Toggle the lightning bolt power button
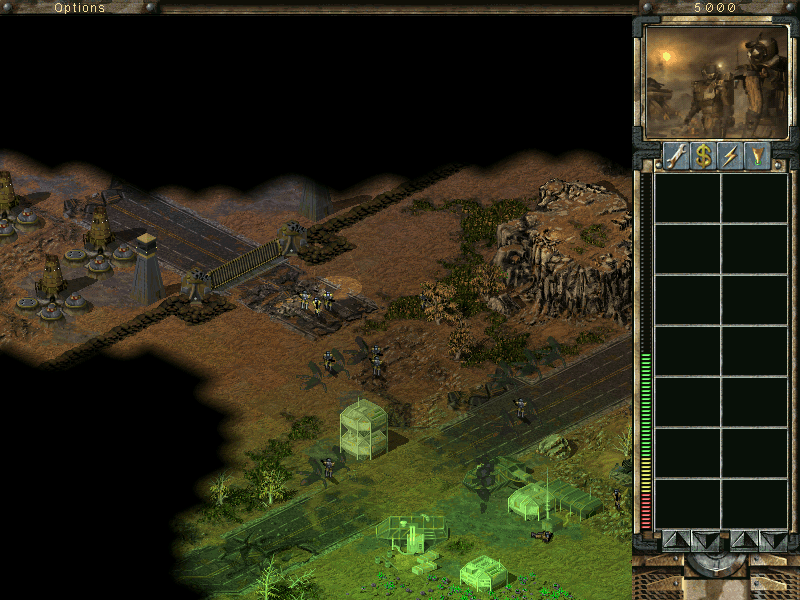 [x=731, y=155]
